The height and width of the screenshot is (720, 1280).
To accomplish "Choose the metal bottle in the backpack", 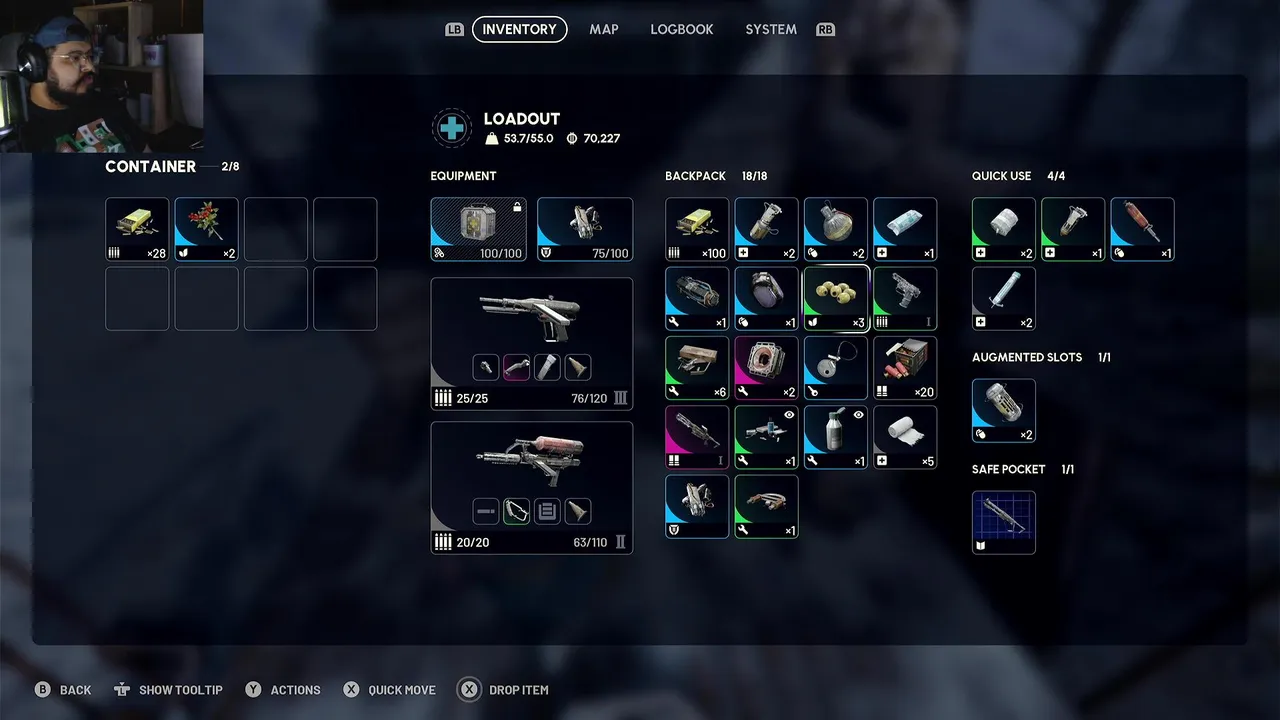I will tap(835, 436).
